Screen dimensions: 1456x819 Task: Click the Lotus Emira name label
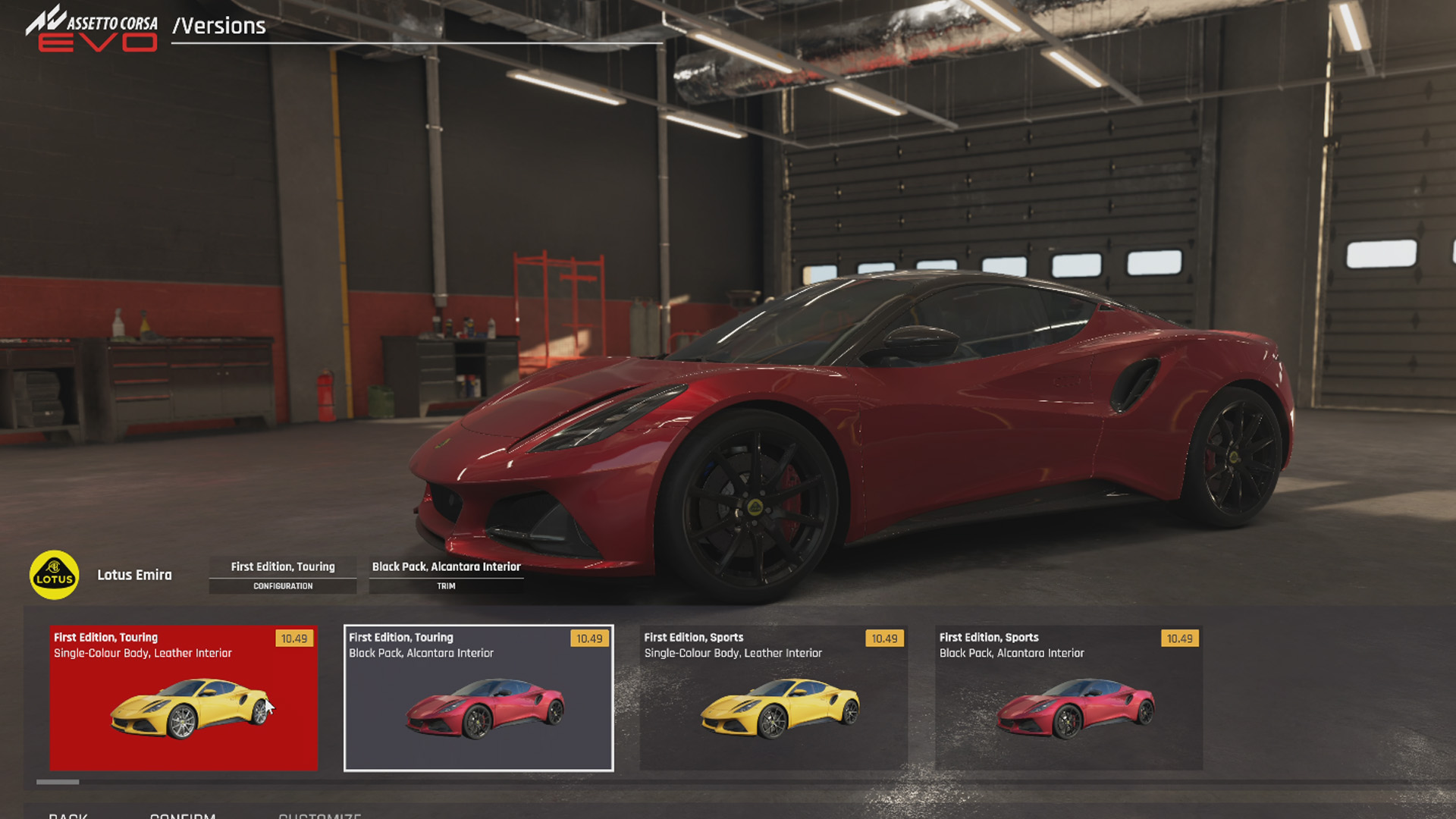(x=134, y=575)
